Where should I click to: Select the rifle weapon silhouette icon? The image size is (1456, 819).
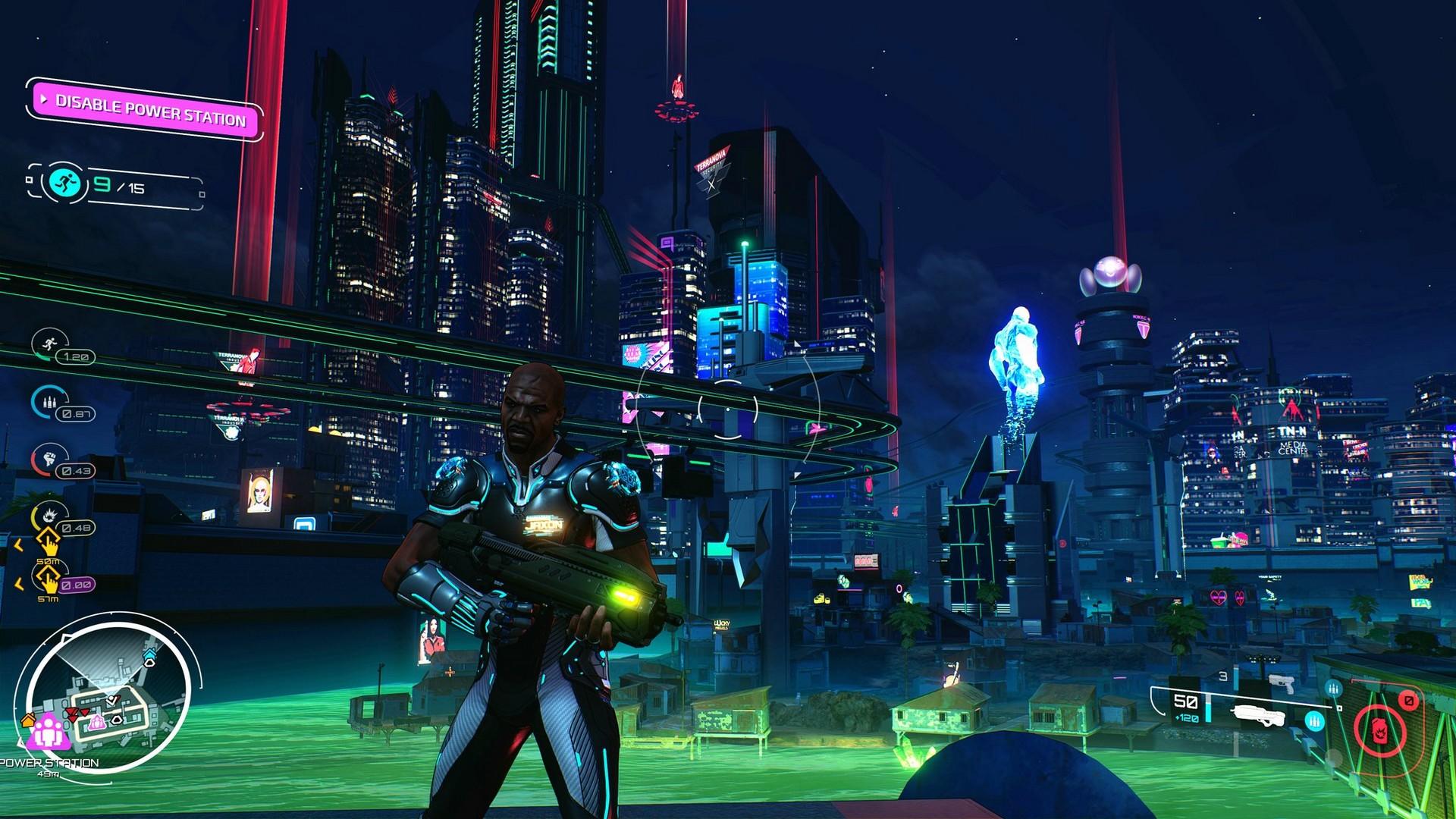pyautogui.click(x=1260, y=715)
